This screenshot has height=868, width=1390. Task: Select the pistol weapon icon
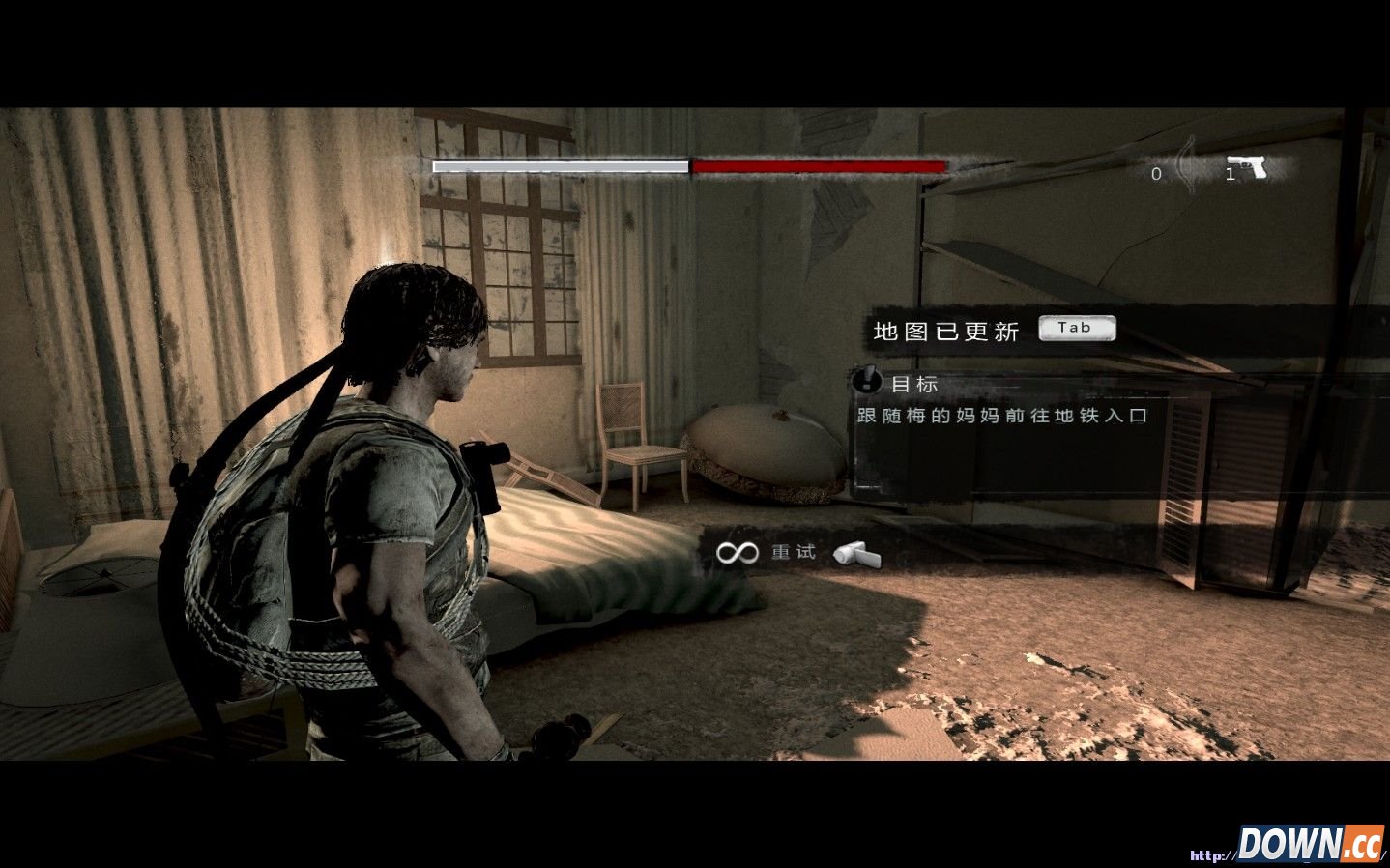point(1248,168)
